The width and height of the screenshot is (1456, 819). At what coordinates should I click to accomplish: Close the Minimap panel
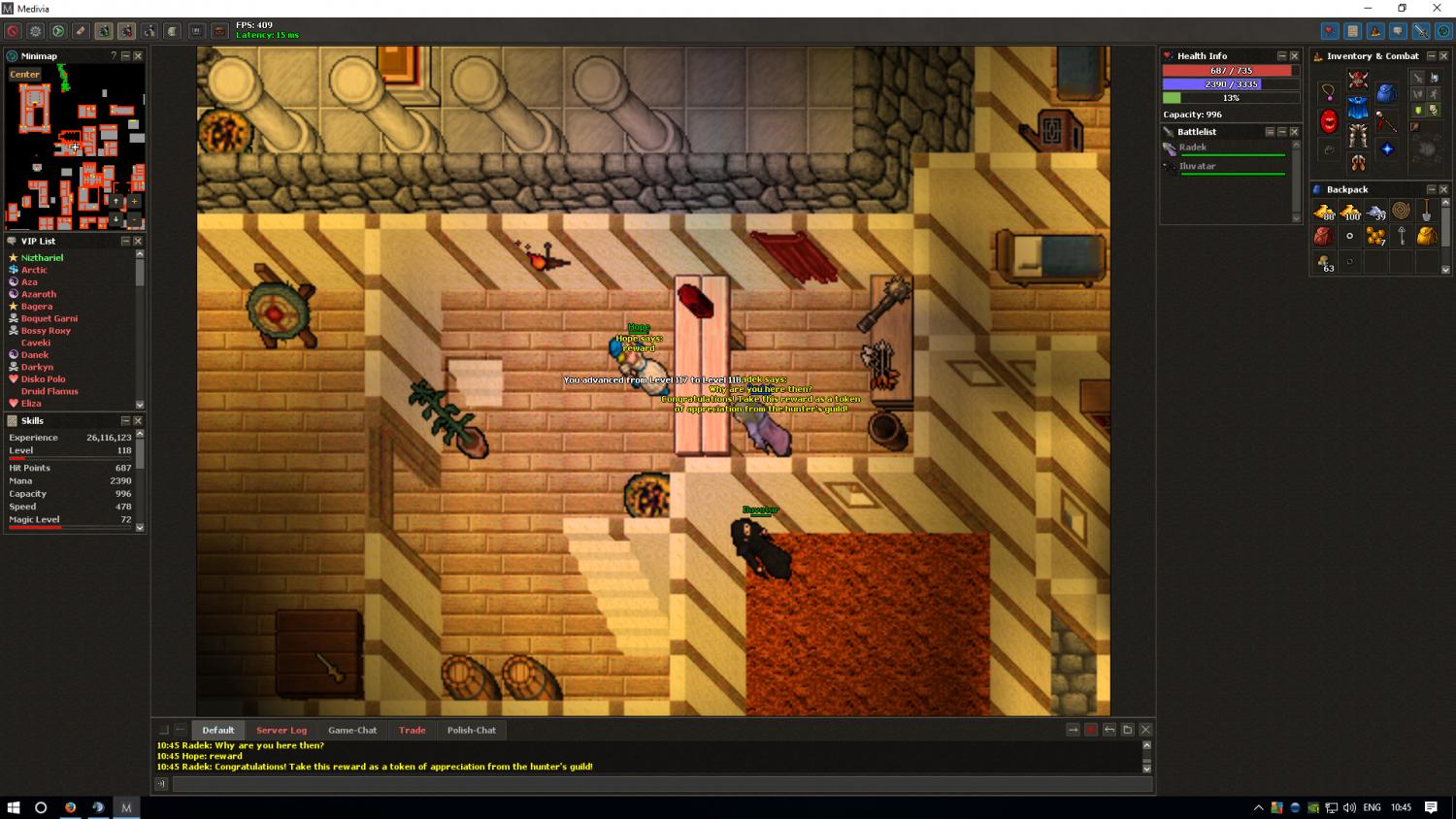(138, 56)
